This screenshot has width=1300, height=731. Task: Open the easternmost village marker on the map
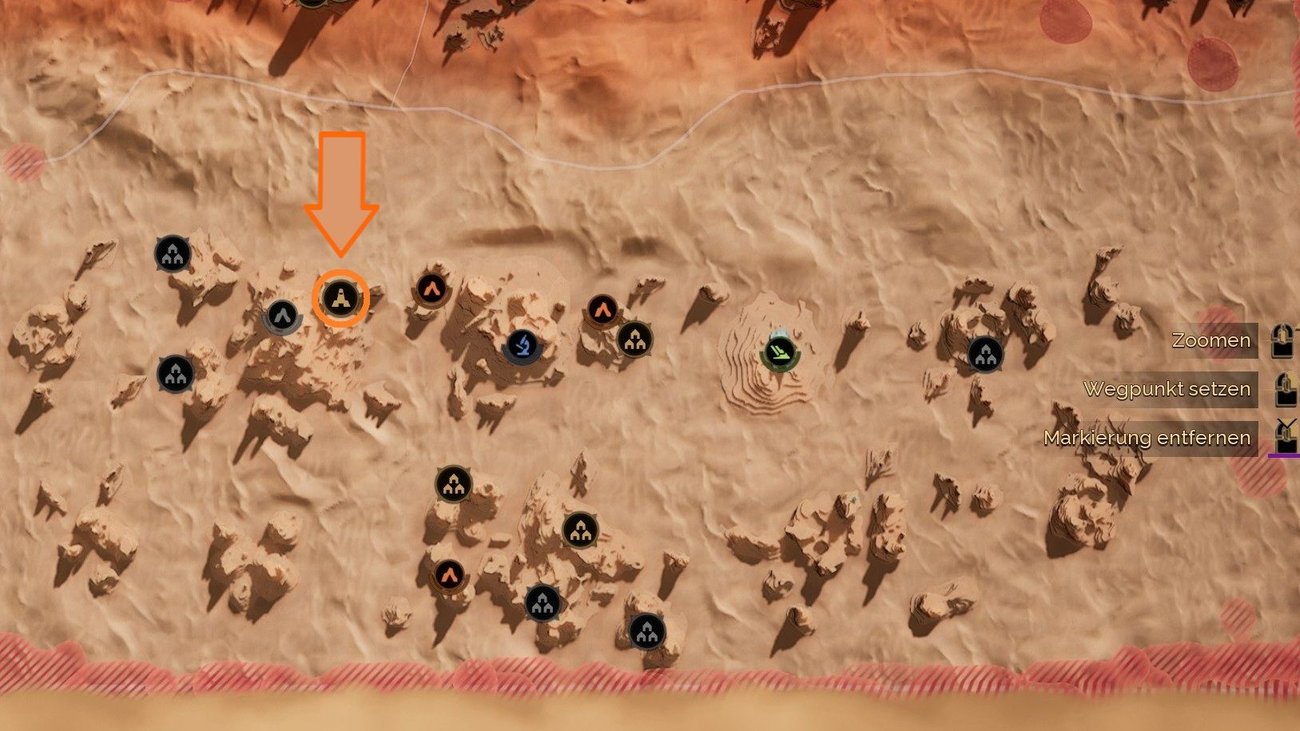click(982, 351)
